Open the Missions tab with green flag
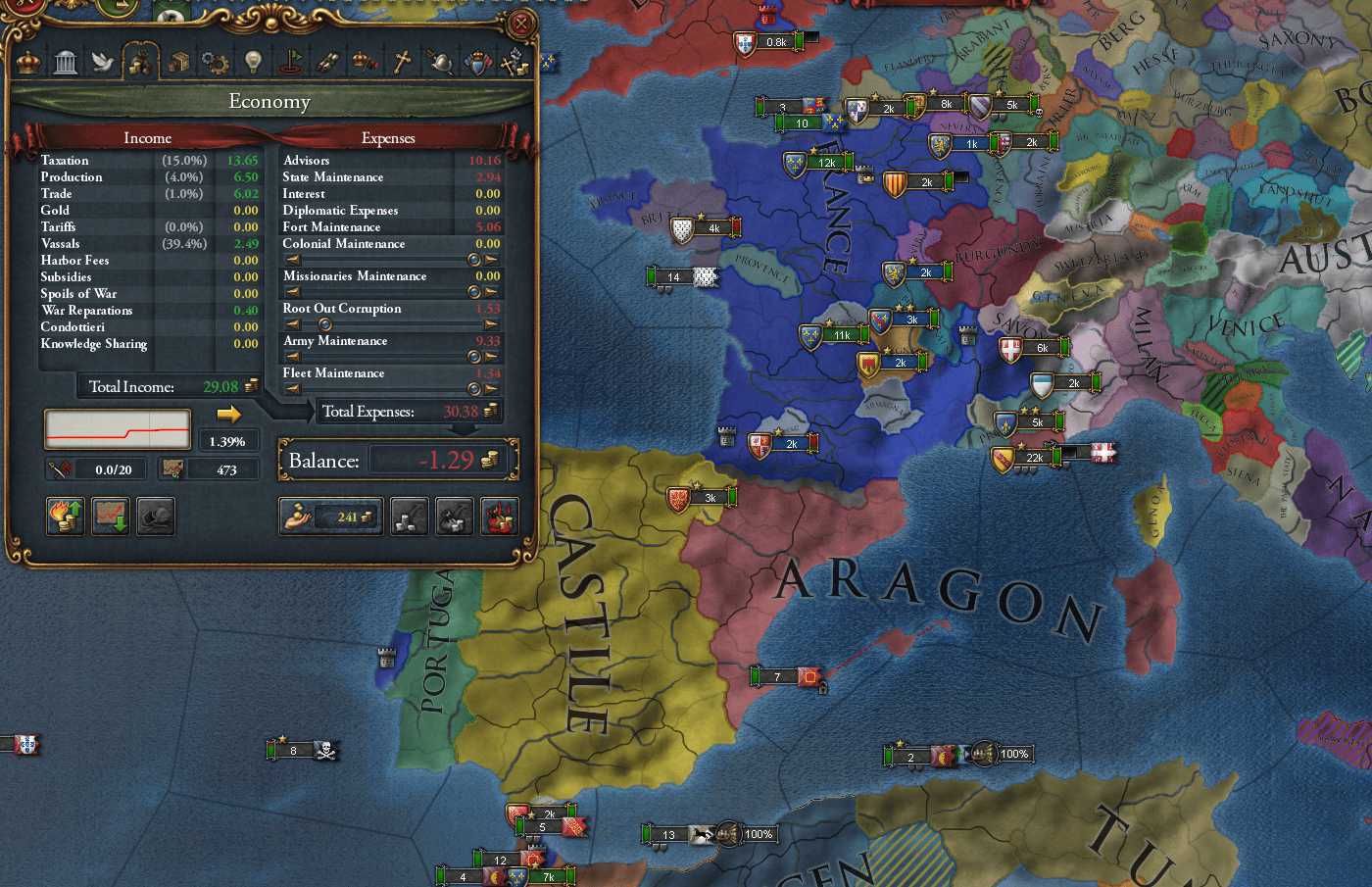Viewport: 1372px width, 887px height. [x=289, y=63]
